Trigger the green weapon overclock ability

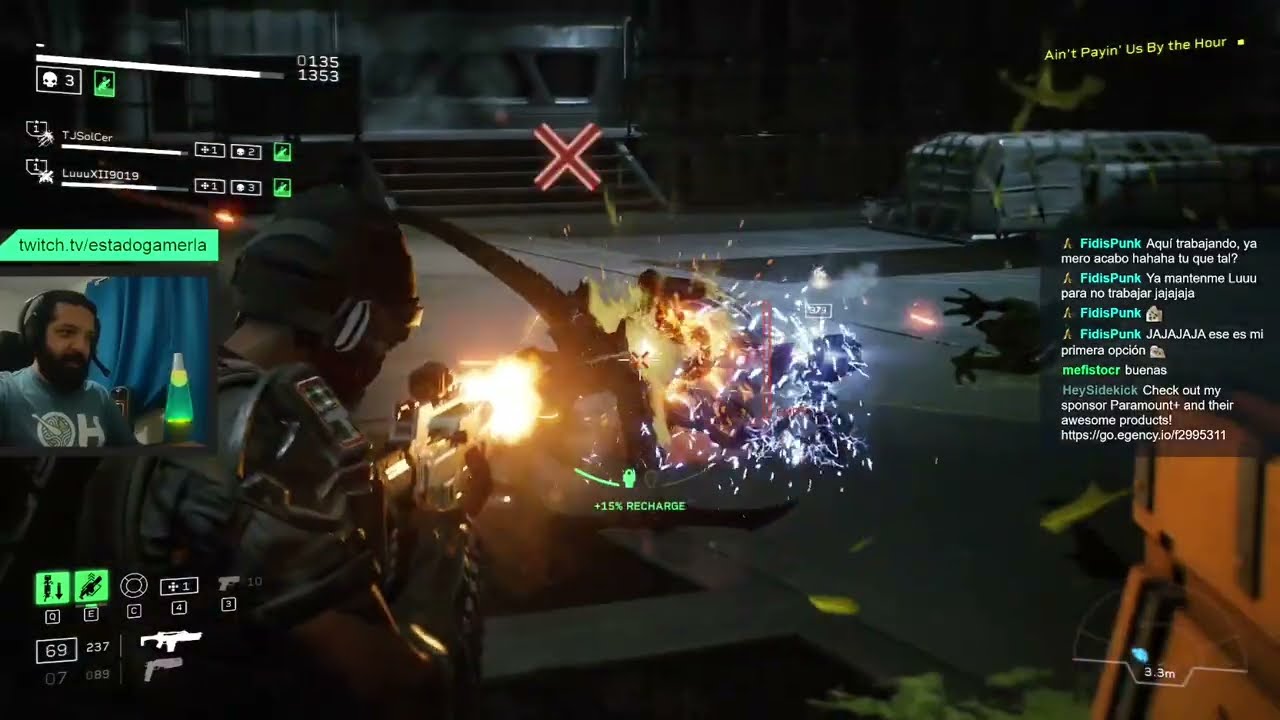[x=91, y=586]
